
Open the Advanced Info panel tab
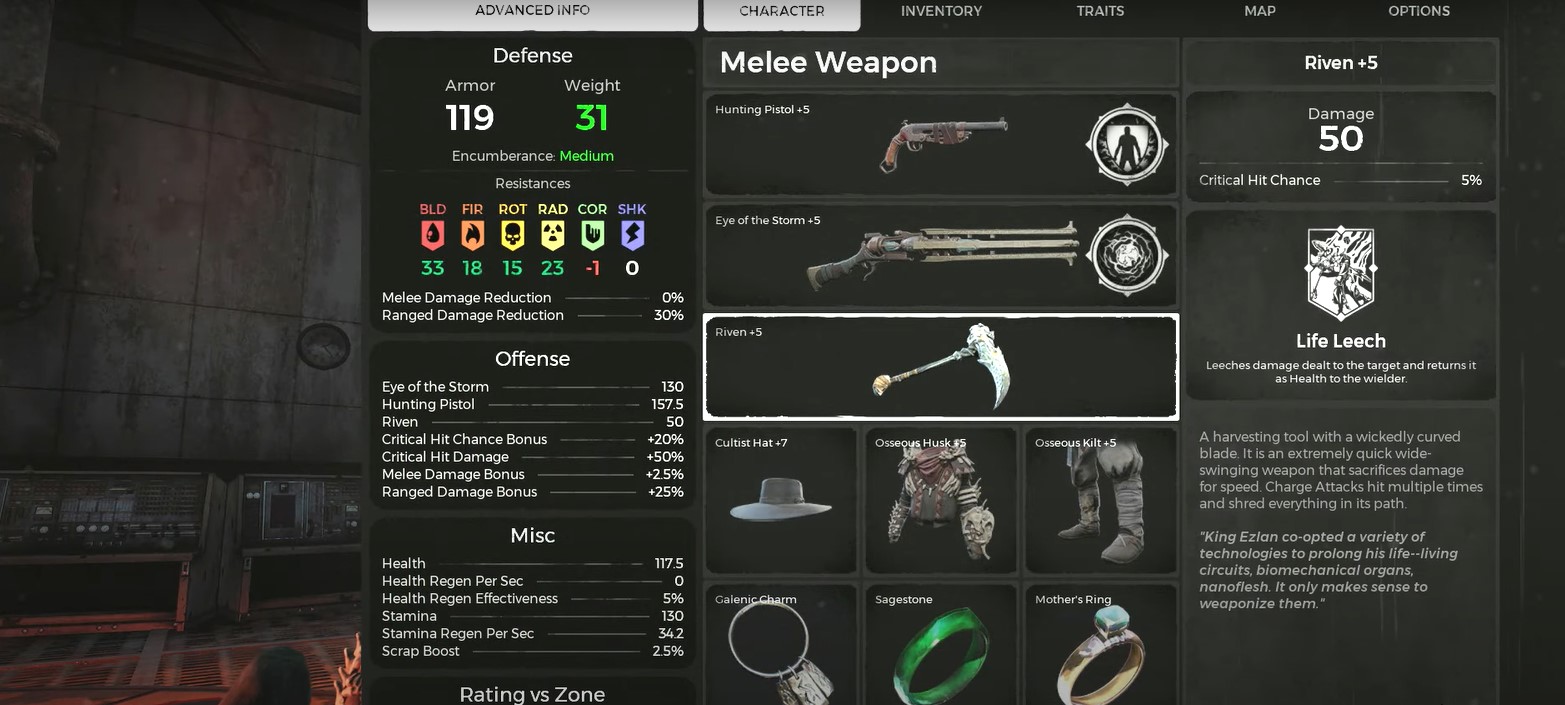coord(532,11)
